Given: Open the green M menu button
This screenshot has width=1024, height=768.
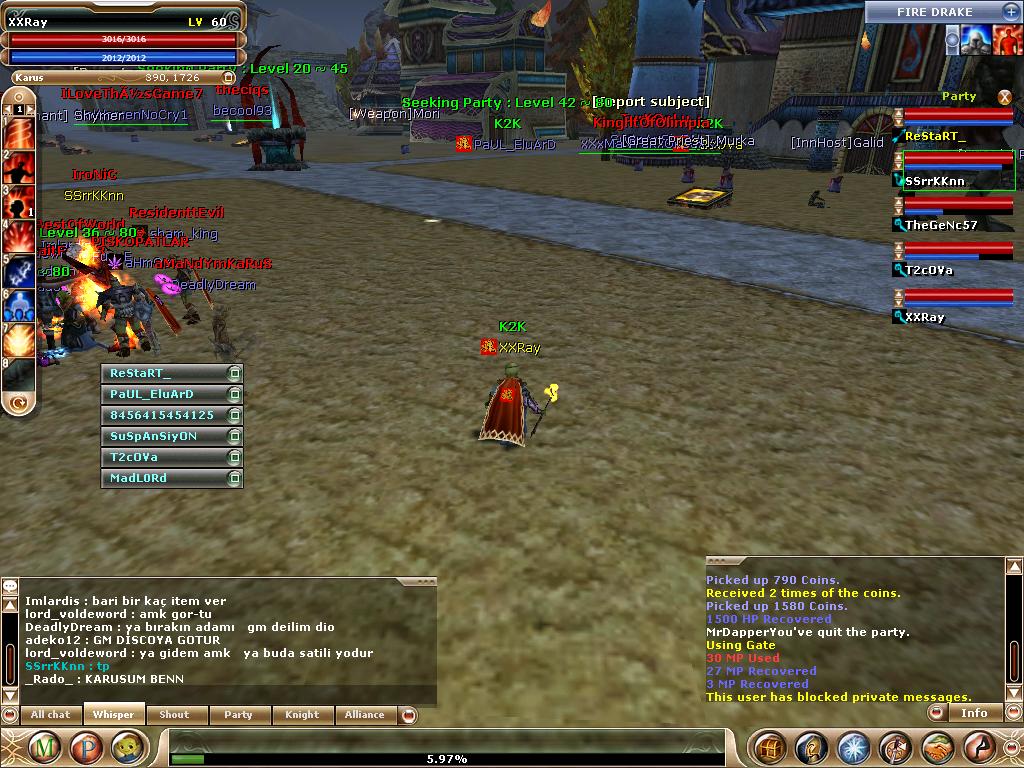Looking at the screenshot, I should tap(43, 746).
